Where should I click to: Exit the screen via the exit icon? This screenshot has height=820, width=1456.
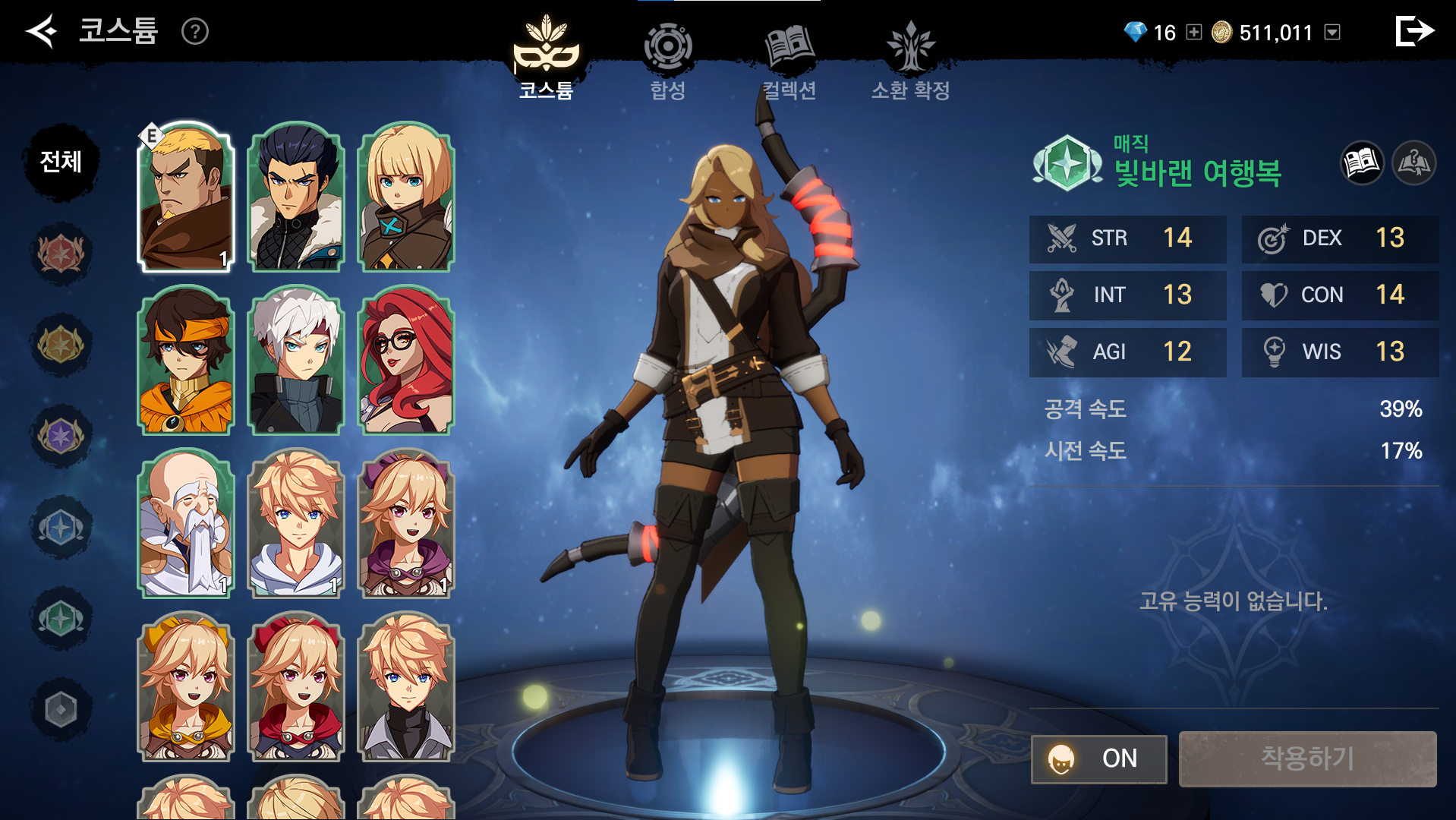[x=1414, y=31]
